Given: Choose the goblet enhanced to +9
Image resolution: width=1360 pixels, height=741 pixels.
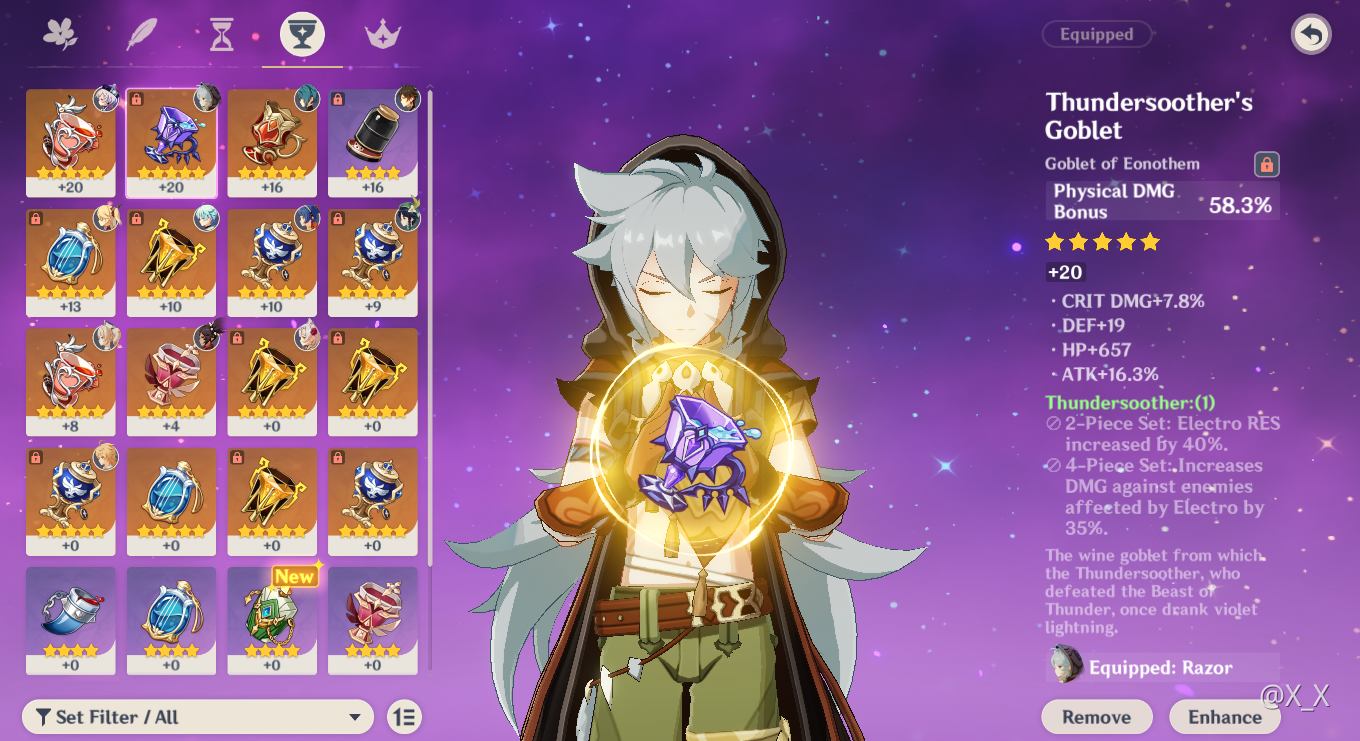Looking at the screenshot, I should coord(373,262).
